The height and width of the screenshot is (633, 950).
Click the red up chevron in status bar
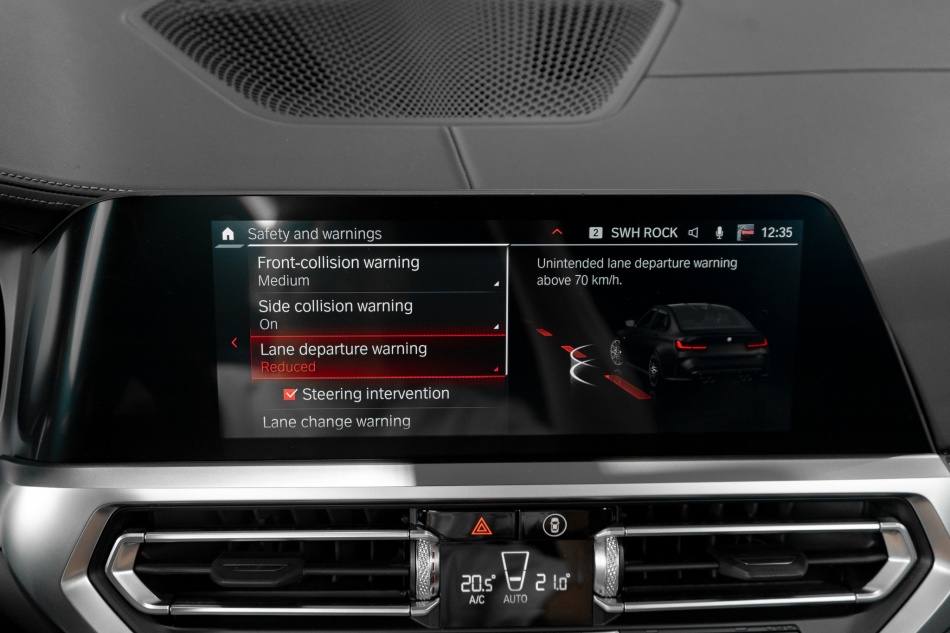pyautogui.click(x=557, y=232)
